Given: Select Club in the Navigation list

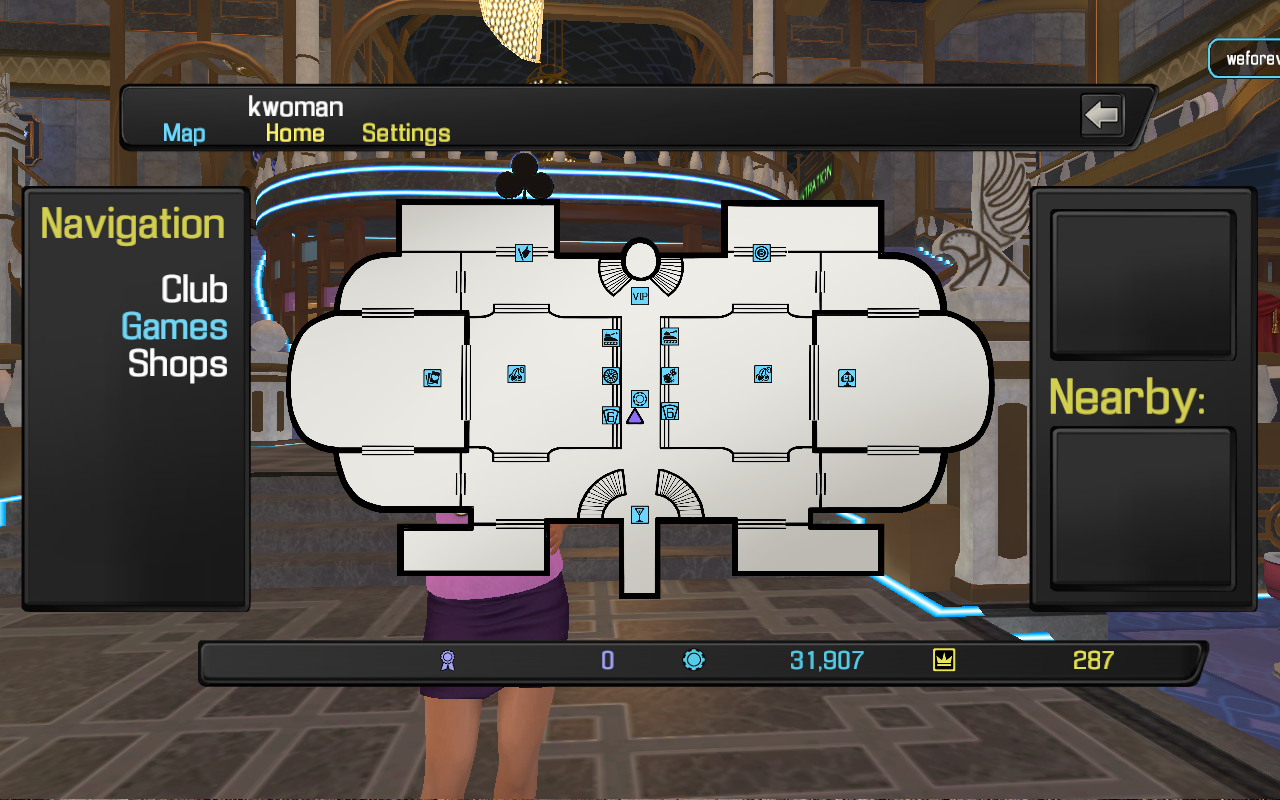Looking at the screenshot, I should coord(194,289).
